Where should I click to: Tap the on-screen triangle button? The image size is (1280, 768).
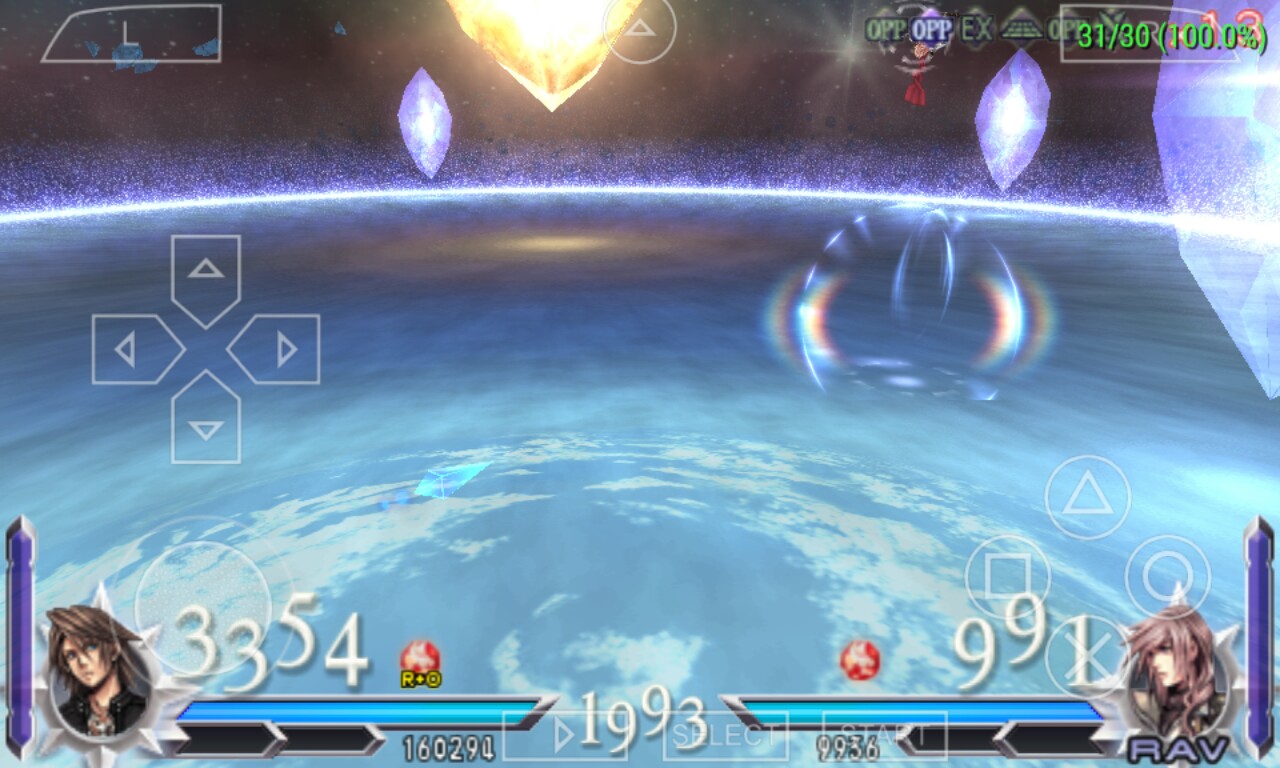click(x=1088, y=497)
